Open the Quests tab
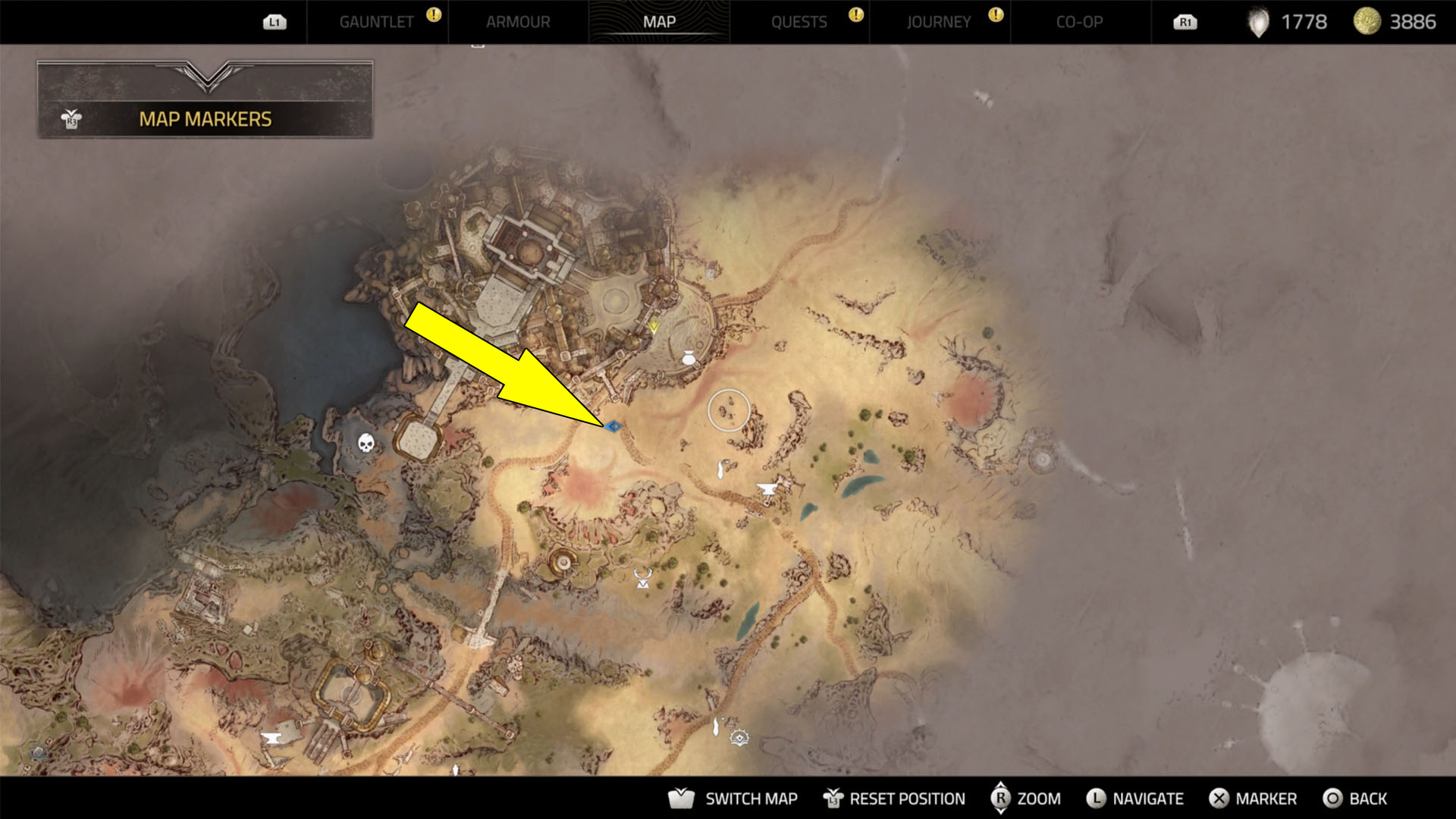Screen dimensions: 1456x819 [x=800, y=21]
